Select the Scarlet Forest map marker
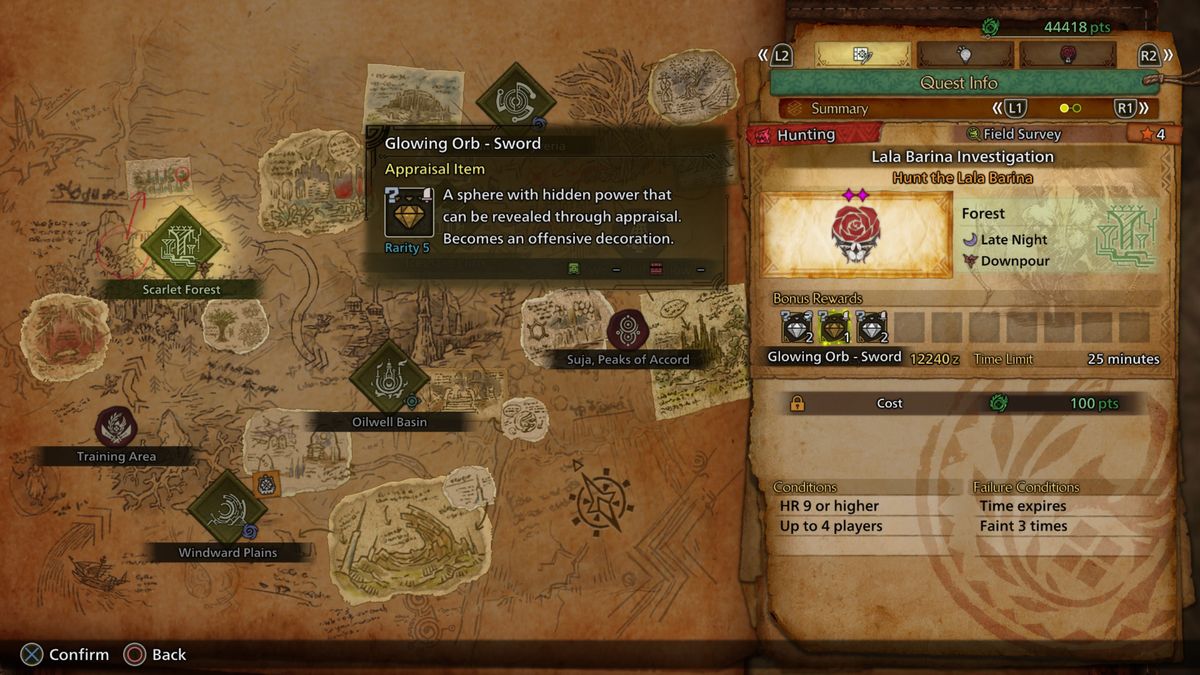1200x675 pixels. click(181, 246)
